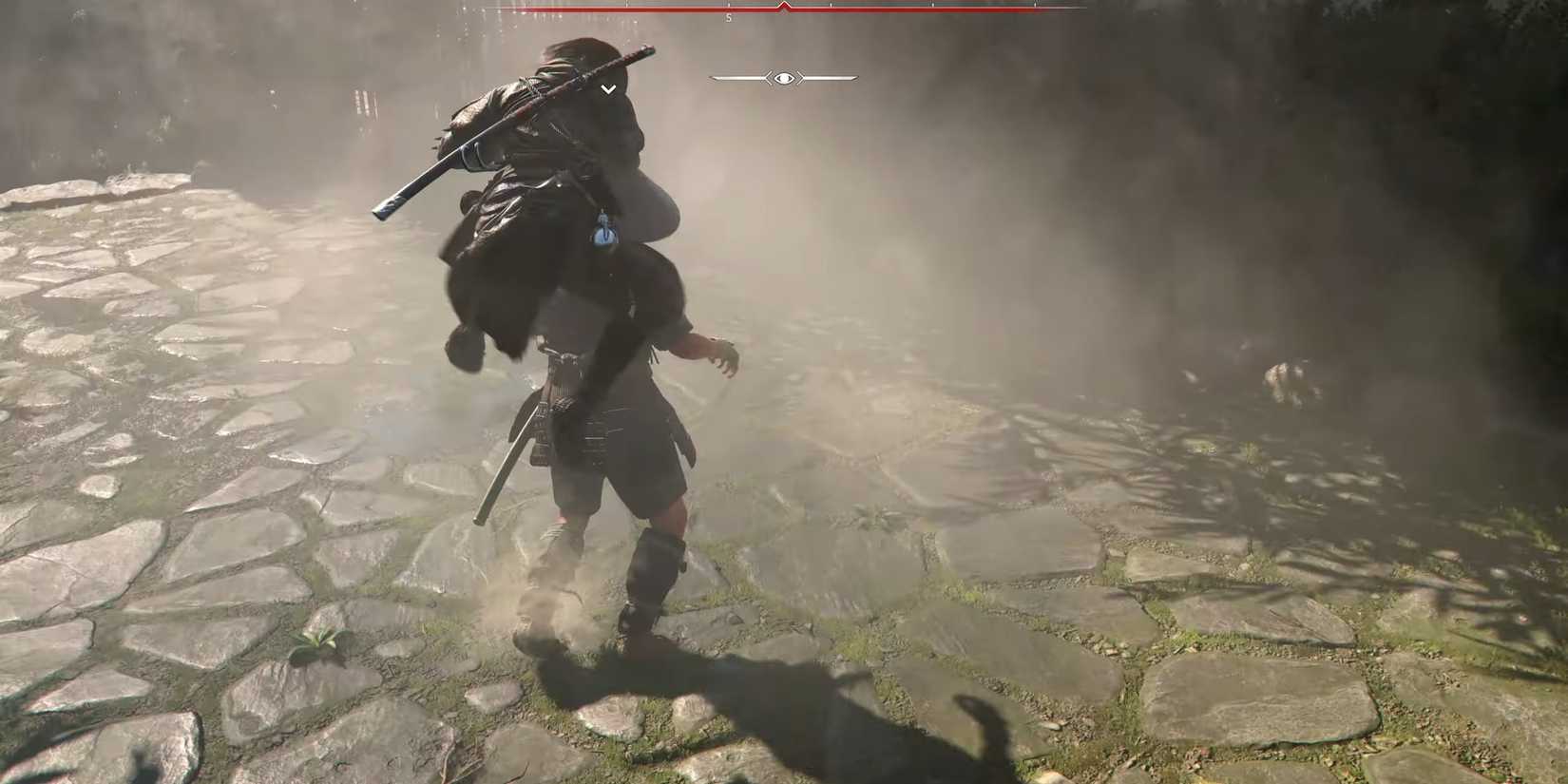This screenshot has width=1568, height=784.
Task: Toggle the eye awareness marker above the character
Action: (784, 78)
